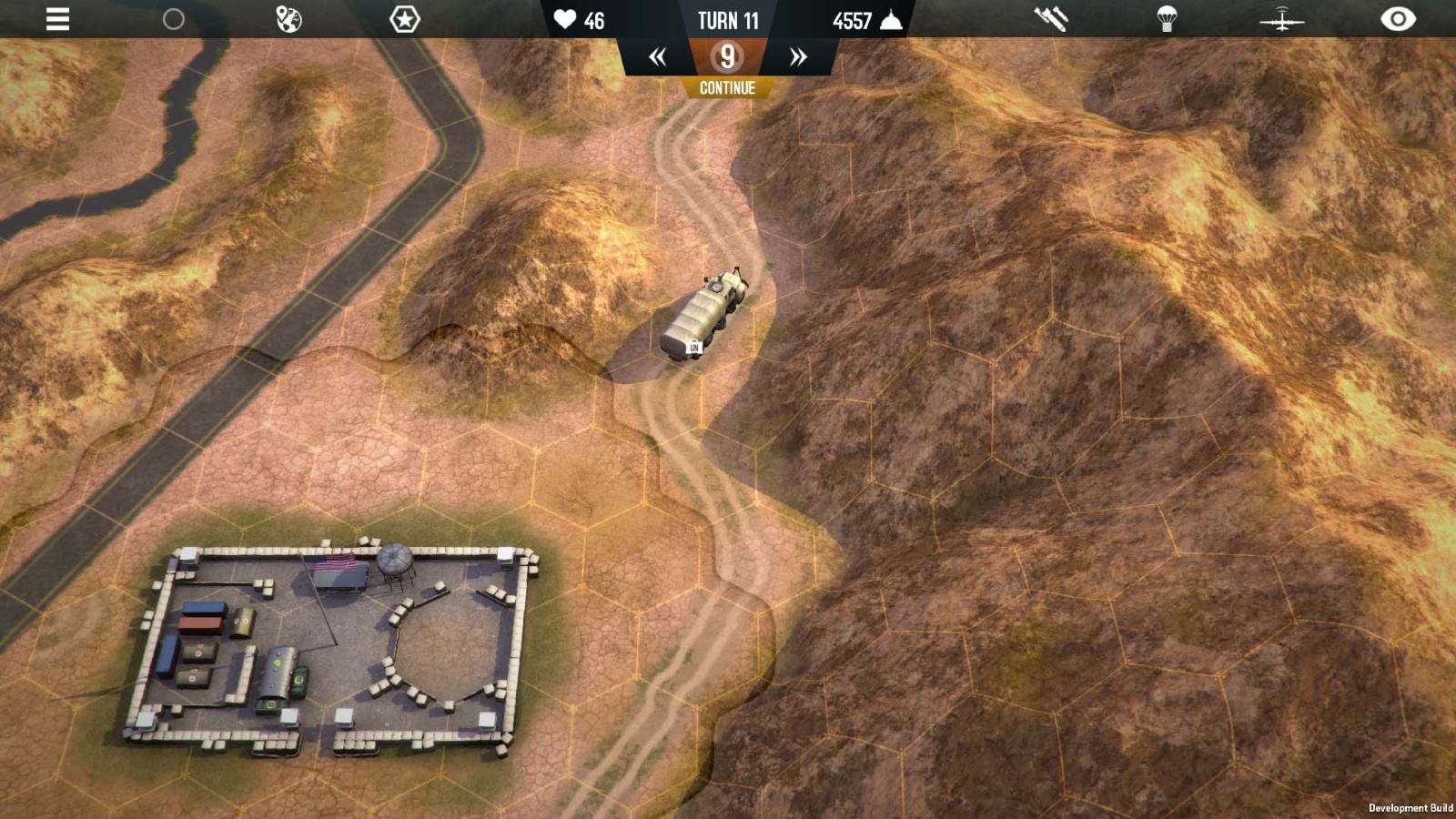Click the capitol dome currency icon
Screen dimensions: 1456x819
[x=887, y=19]
